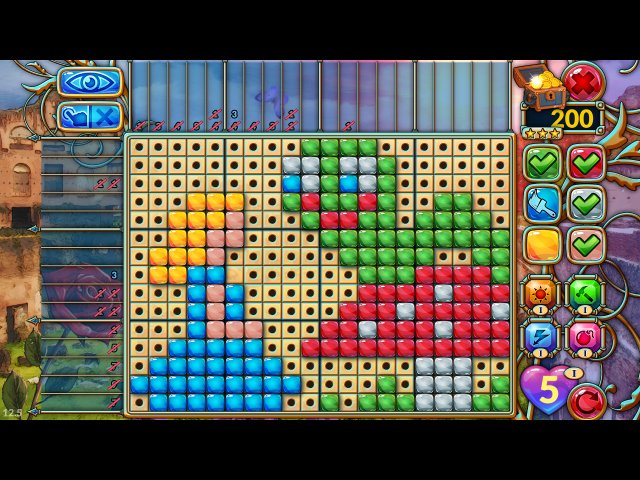
Task: Open the gold treasure chest
Action: [537, 83]
